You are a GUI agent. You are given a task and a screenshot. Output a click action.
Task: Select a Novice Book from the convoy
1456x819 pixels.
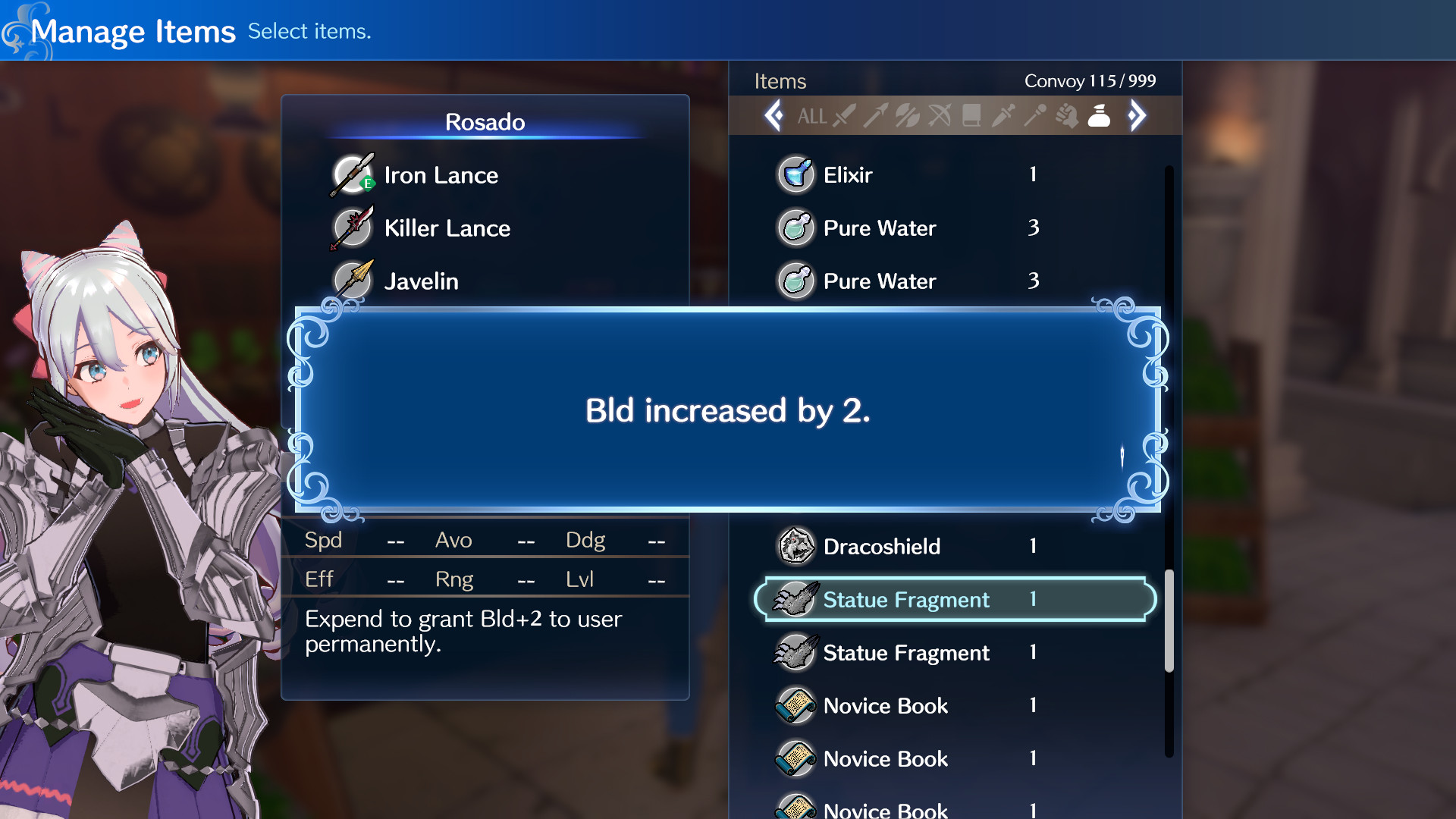885,705
